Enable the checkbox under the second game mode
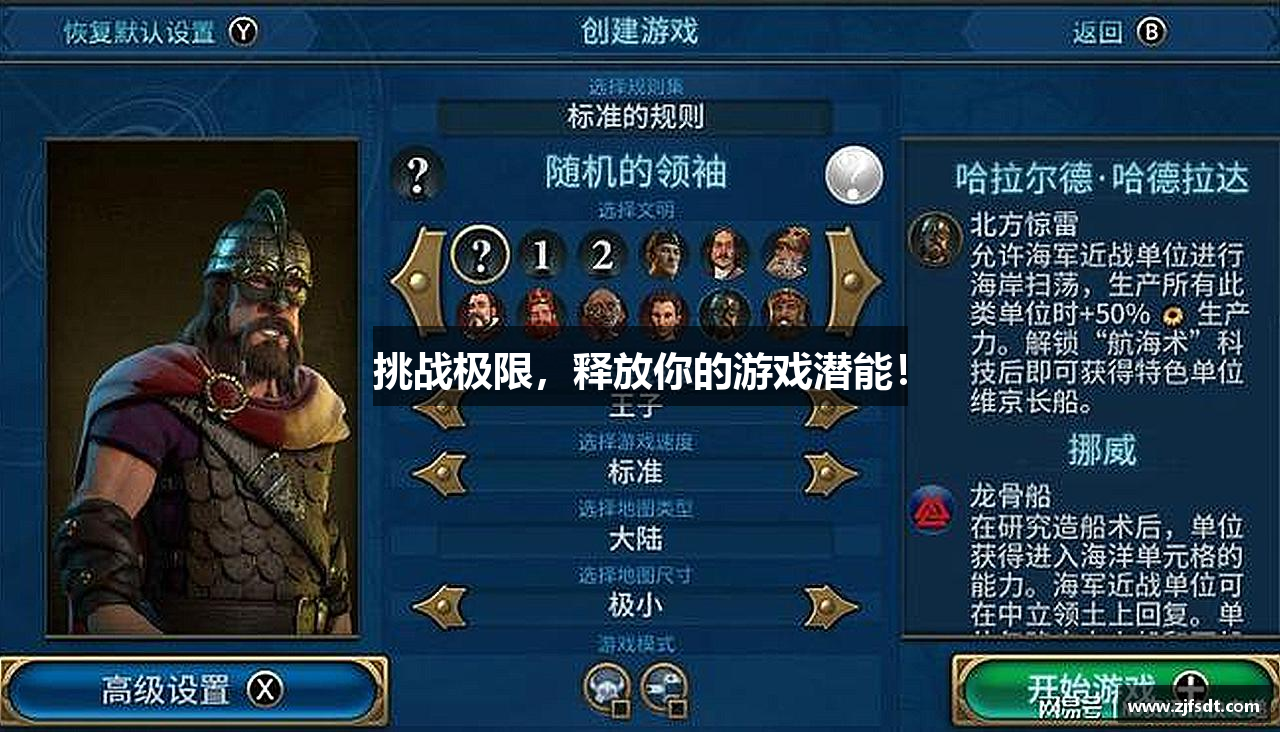The height and width of the screenshot is (732, 1280). [678, 709]
